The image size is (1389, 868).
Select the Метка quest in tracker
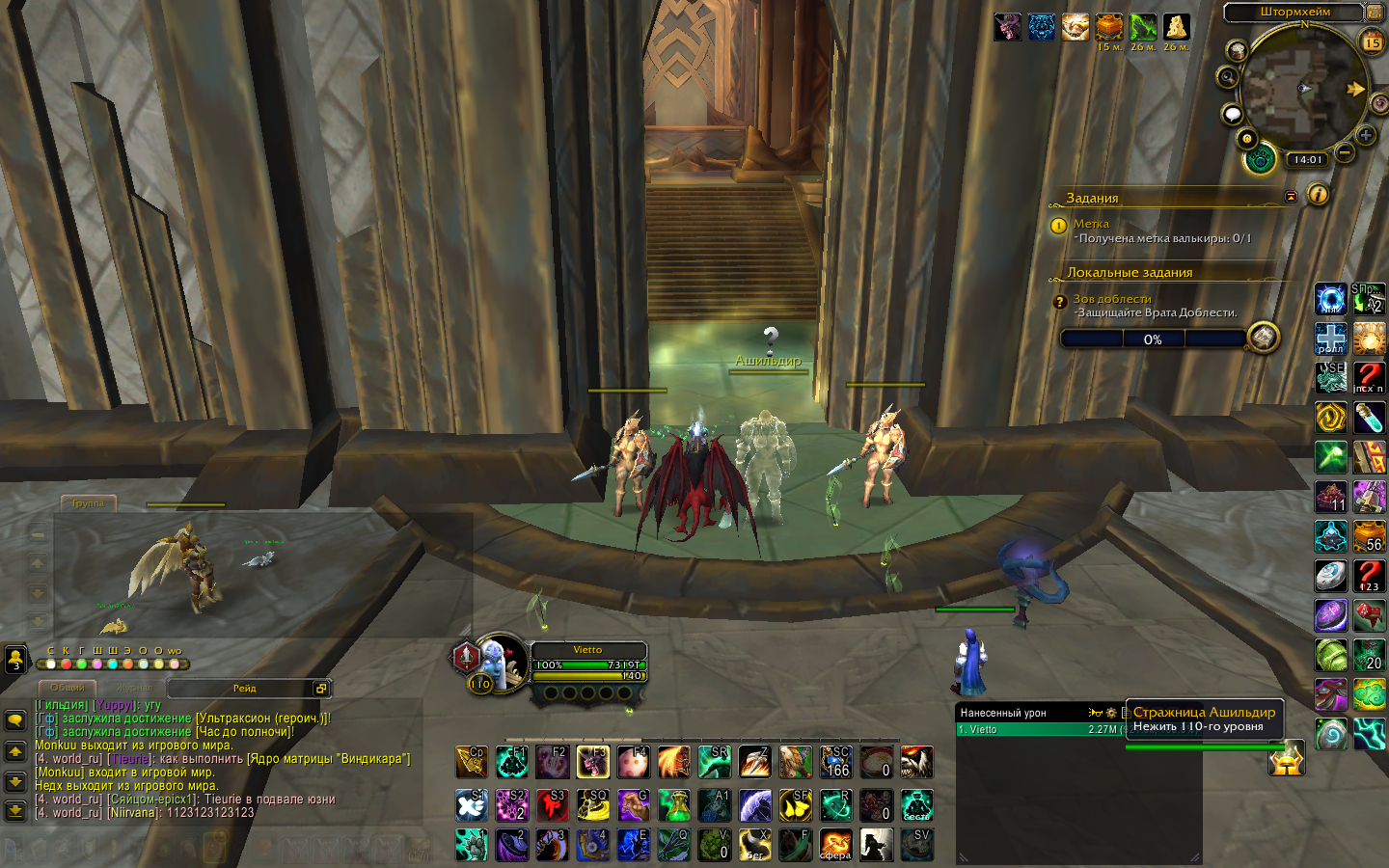[x=1091, y=224]
